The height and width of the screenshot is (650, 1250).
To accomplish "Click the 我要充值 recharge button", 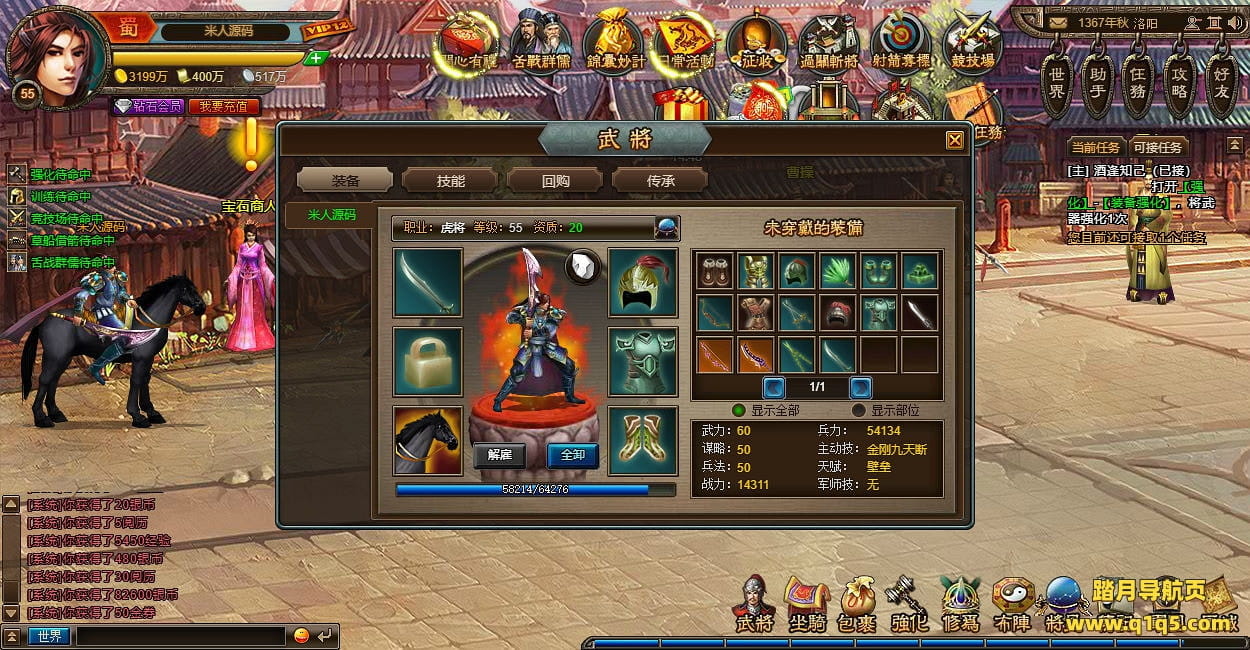I will coord(224,106).
